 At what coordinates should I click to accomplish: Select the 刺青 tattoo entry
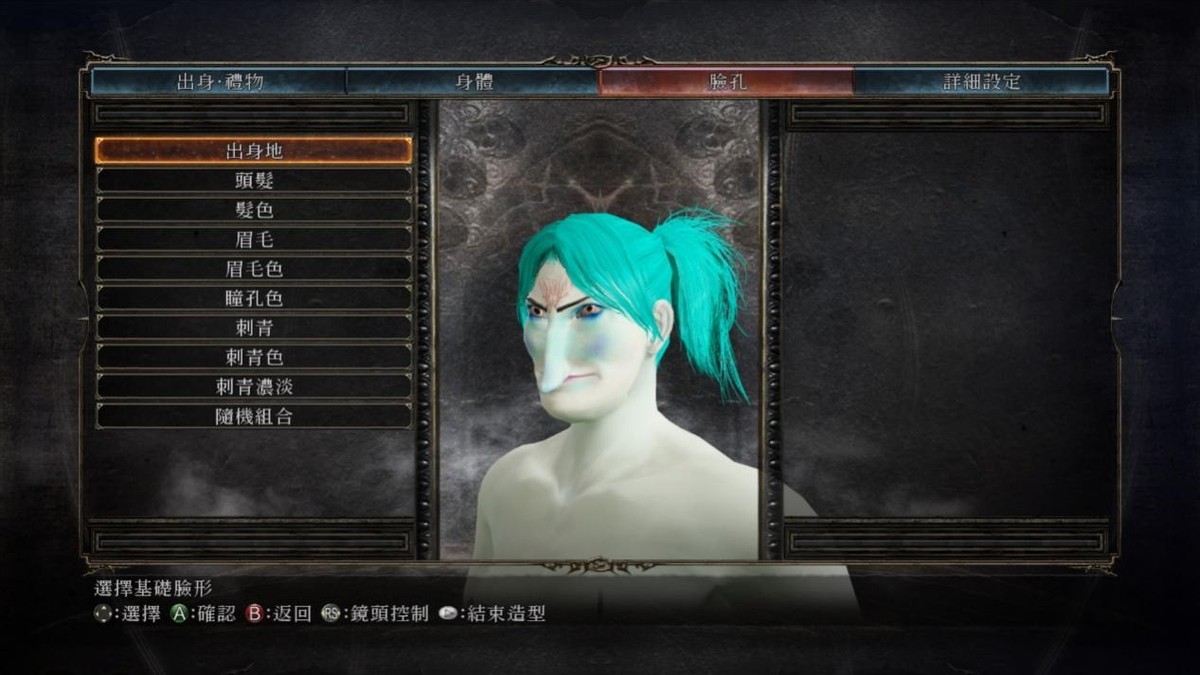(x=254, y=328)
